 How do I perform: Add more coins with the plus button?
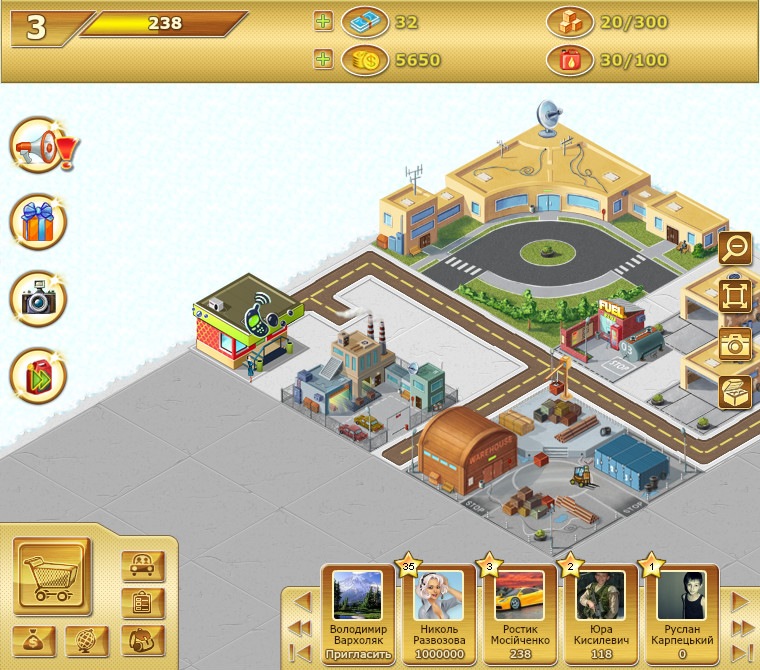323,60
